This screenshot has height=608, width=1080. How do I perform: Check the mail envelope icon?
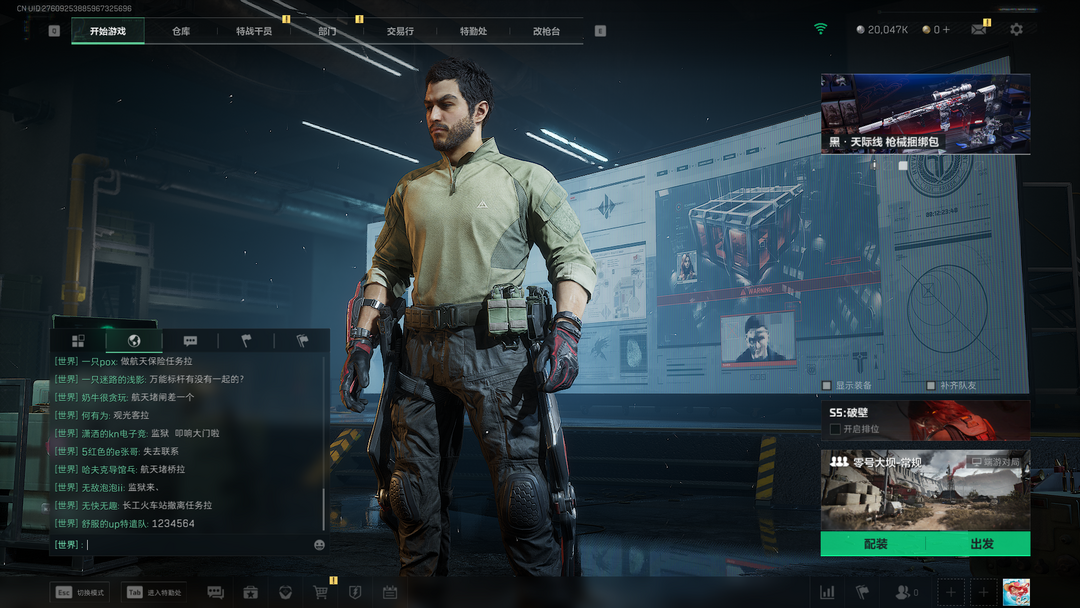[x=978, y=30]
